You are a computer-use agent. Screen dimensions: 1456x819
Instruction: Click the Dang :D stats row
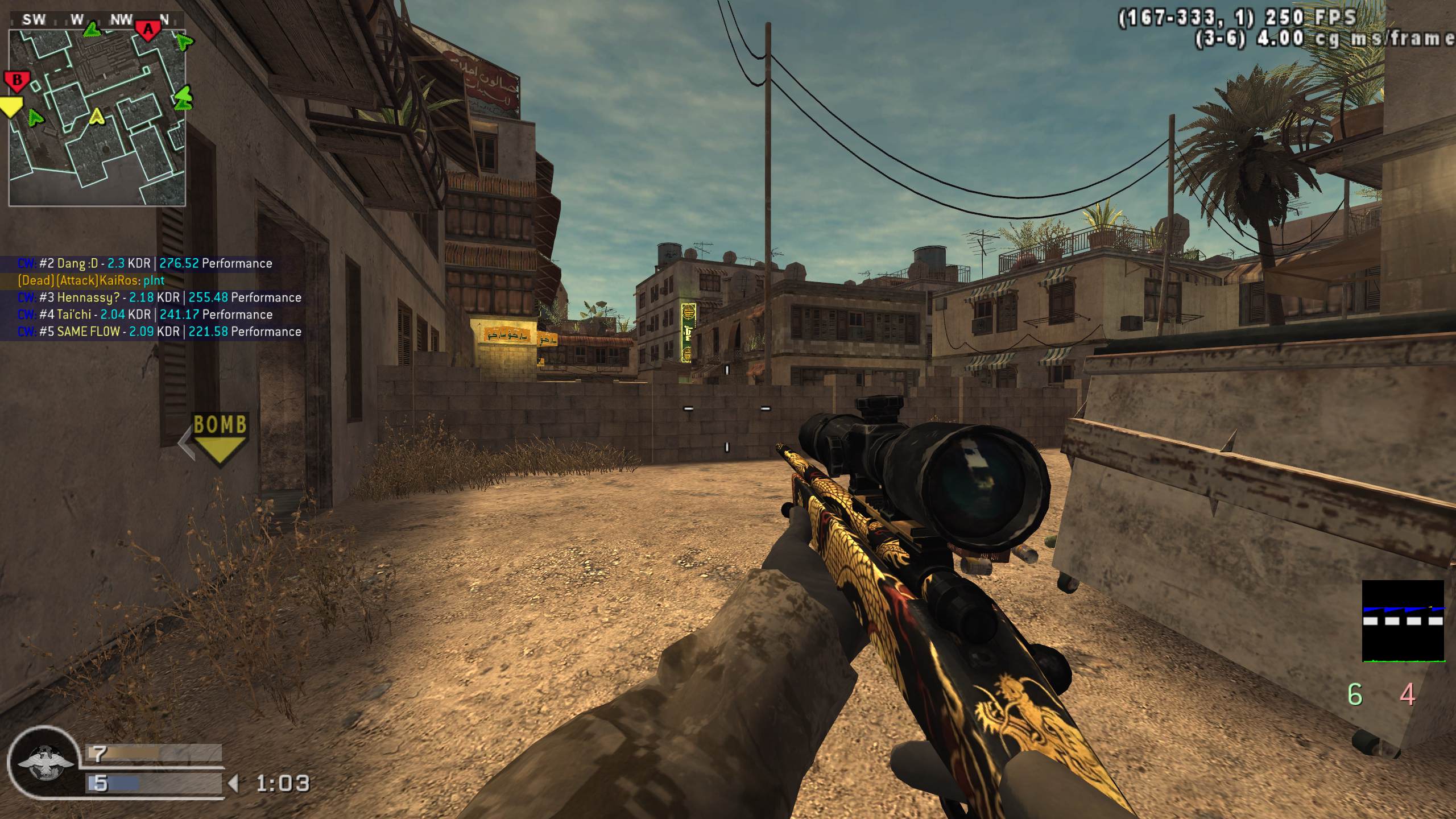(145, 263)
